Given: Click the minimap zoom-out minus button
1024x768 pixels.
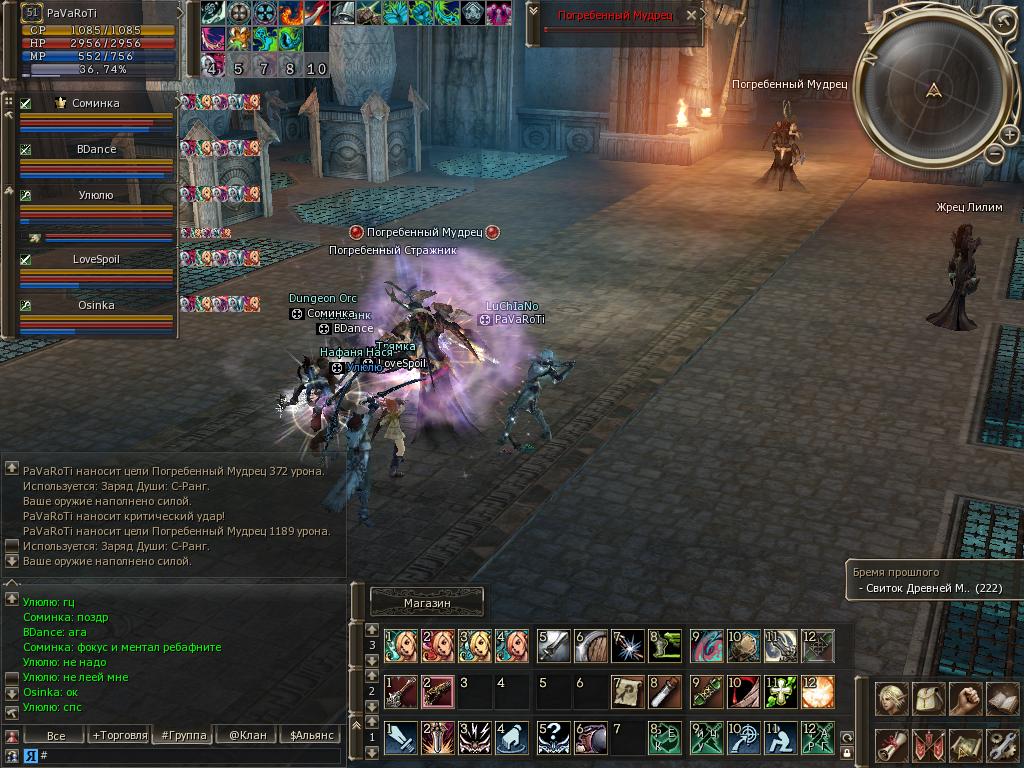Looking at the screenshot, I should [995, 153].
